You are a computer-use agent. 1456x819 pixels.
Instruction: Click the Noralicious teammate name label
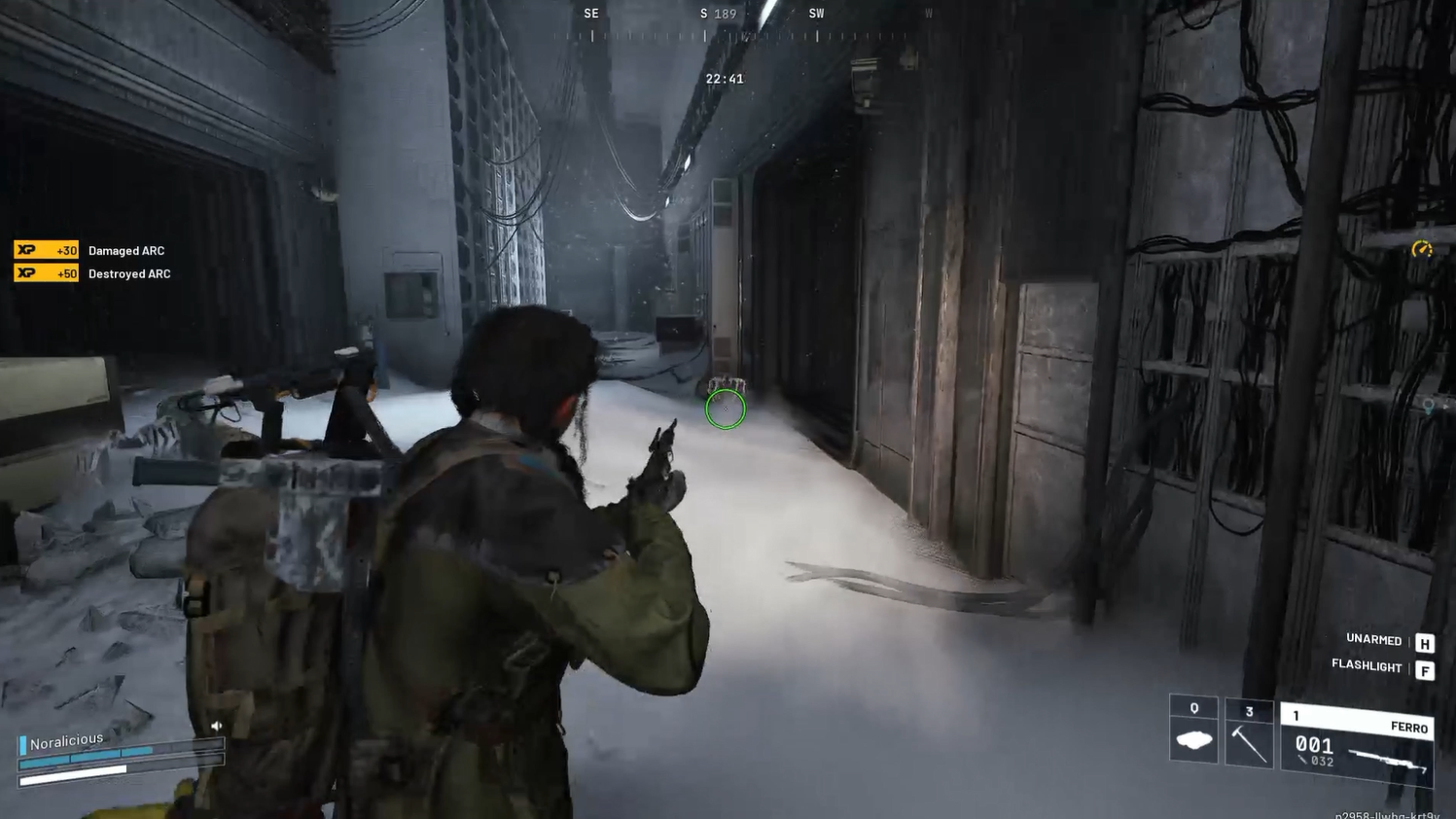[66, 739]
